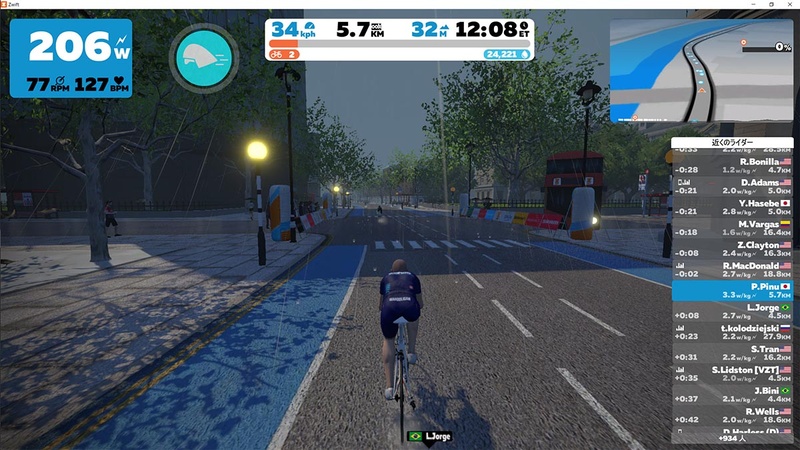This screenshot has height=450, width=800.
Task: Click the L.Jorge rider name tag
Action: pos(432,437)
